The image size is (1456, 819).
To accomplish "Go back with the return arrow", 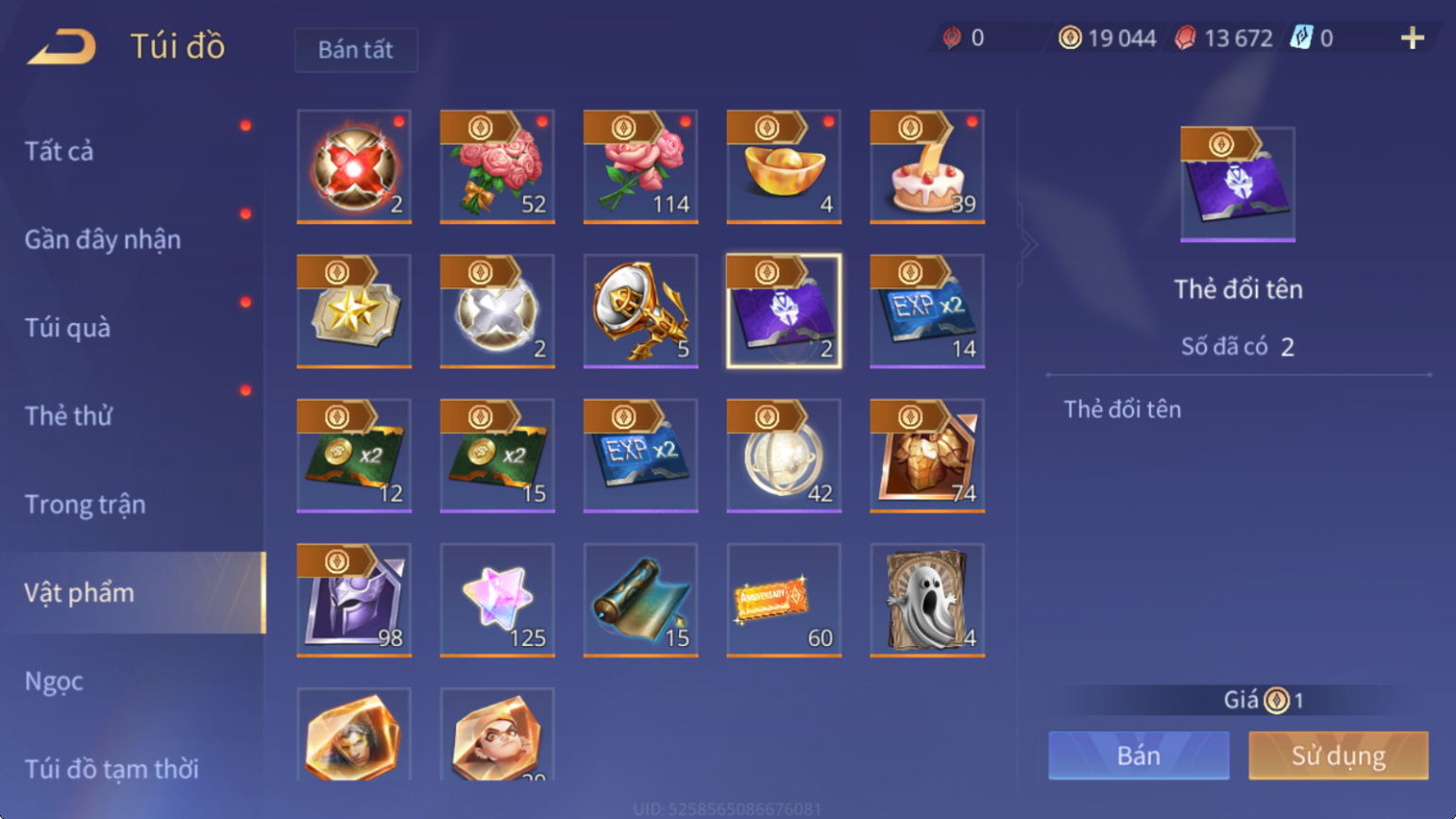I will [x=62, y=46].
